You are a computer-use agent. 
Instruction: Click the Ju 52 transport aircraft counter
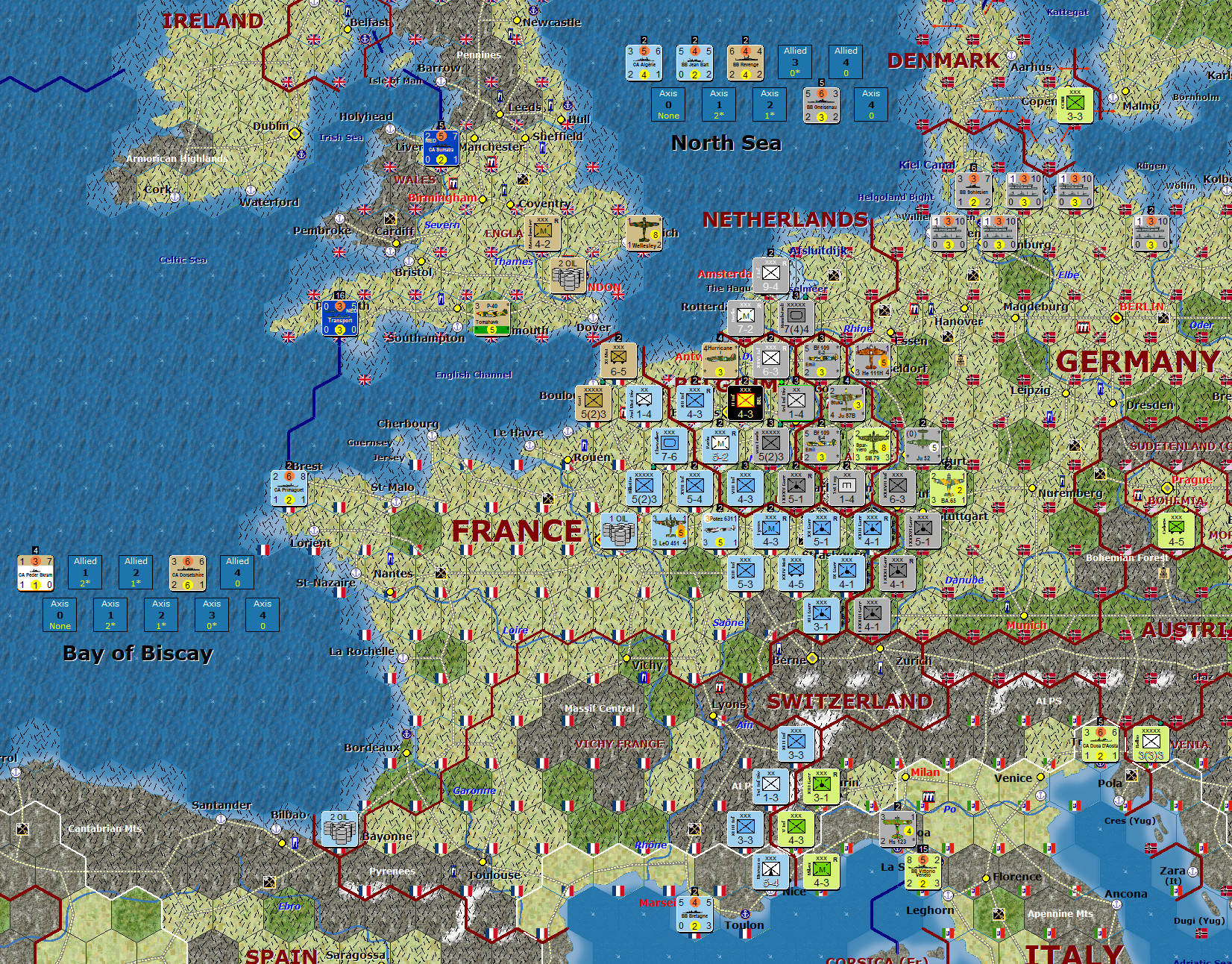pyautogui.click(x=923, y=445)
